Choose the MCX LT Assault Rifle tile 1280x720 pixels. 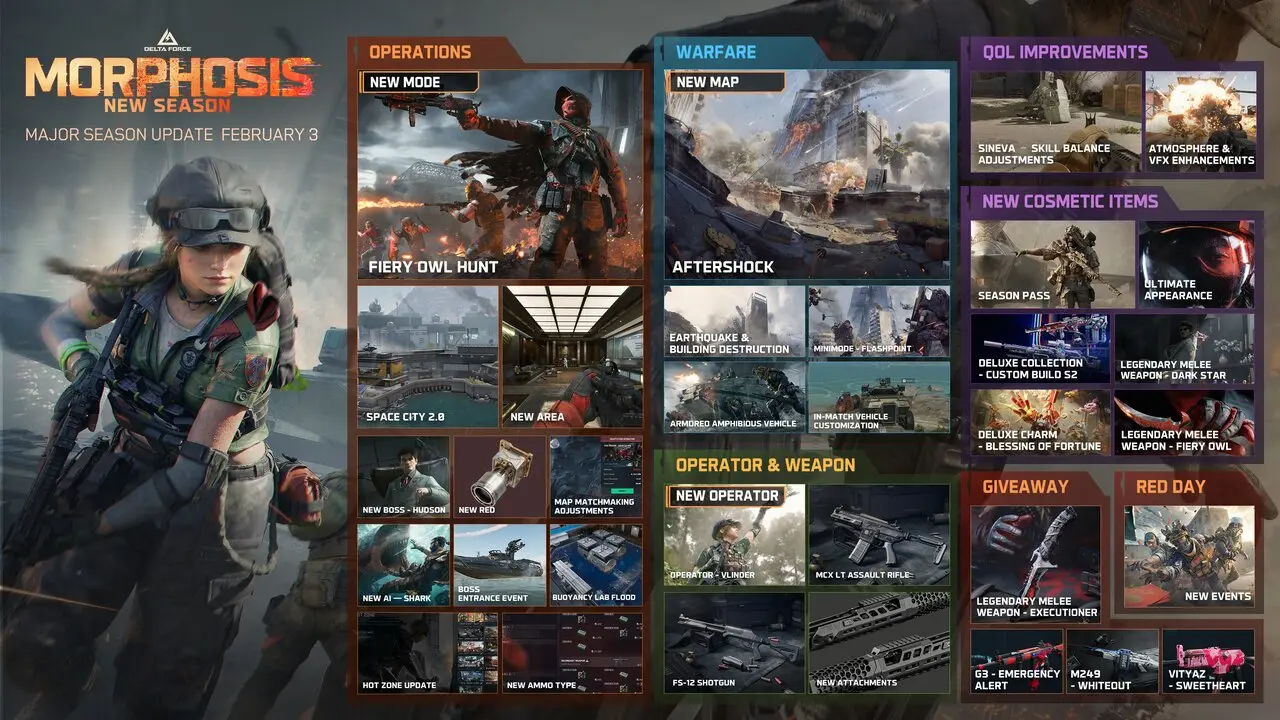click(x=879, y=535)
